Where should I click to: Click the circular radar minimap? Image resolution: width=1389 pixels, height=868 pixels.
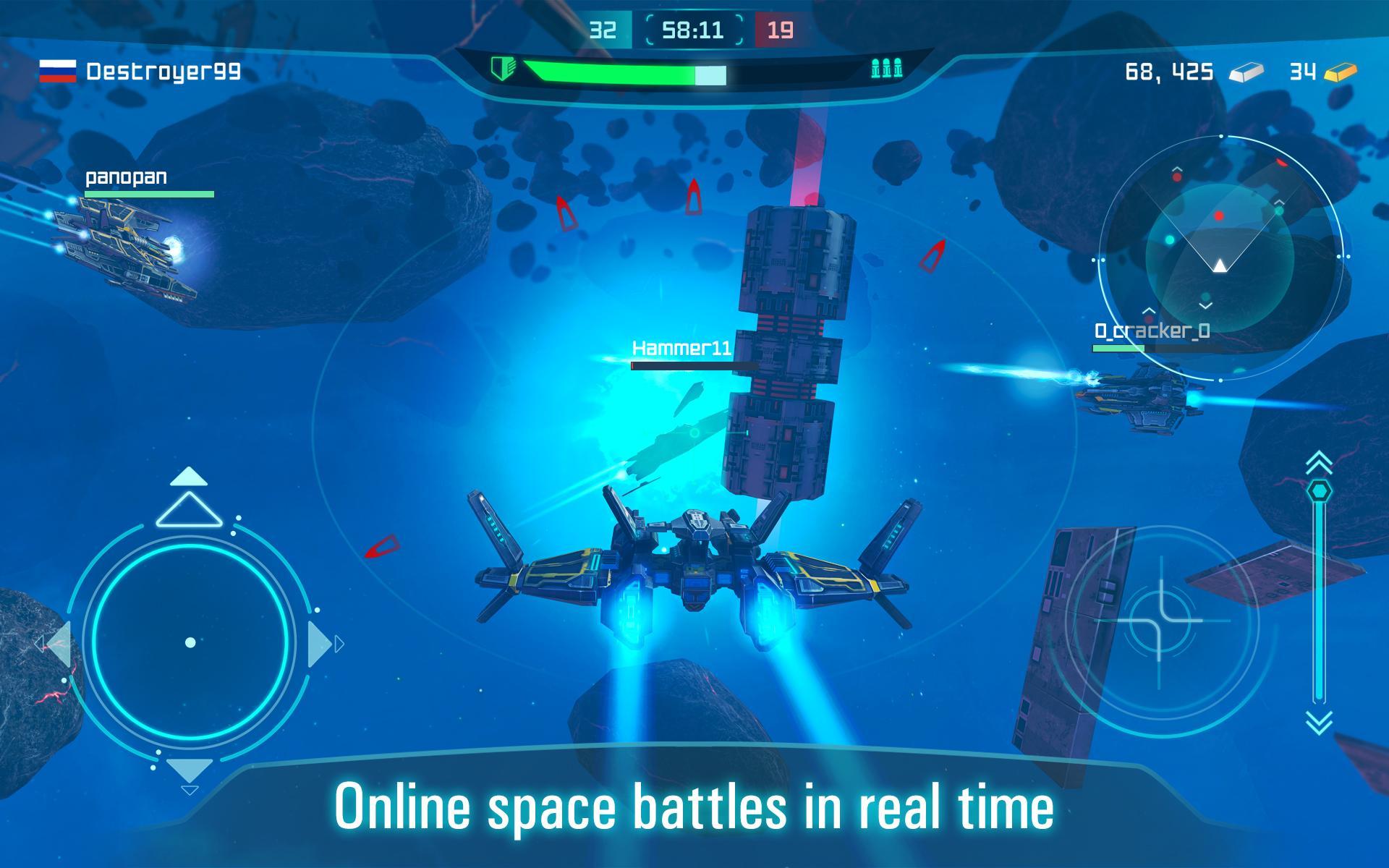coord(1220,258)
